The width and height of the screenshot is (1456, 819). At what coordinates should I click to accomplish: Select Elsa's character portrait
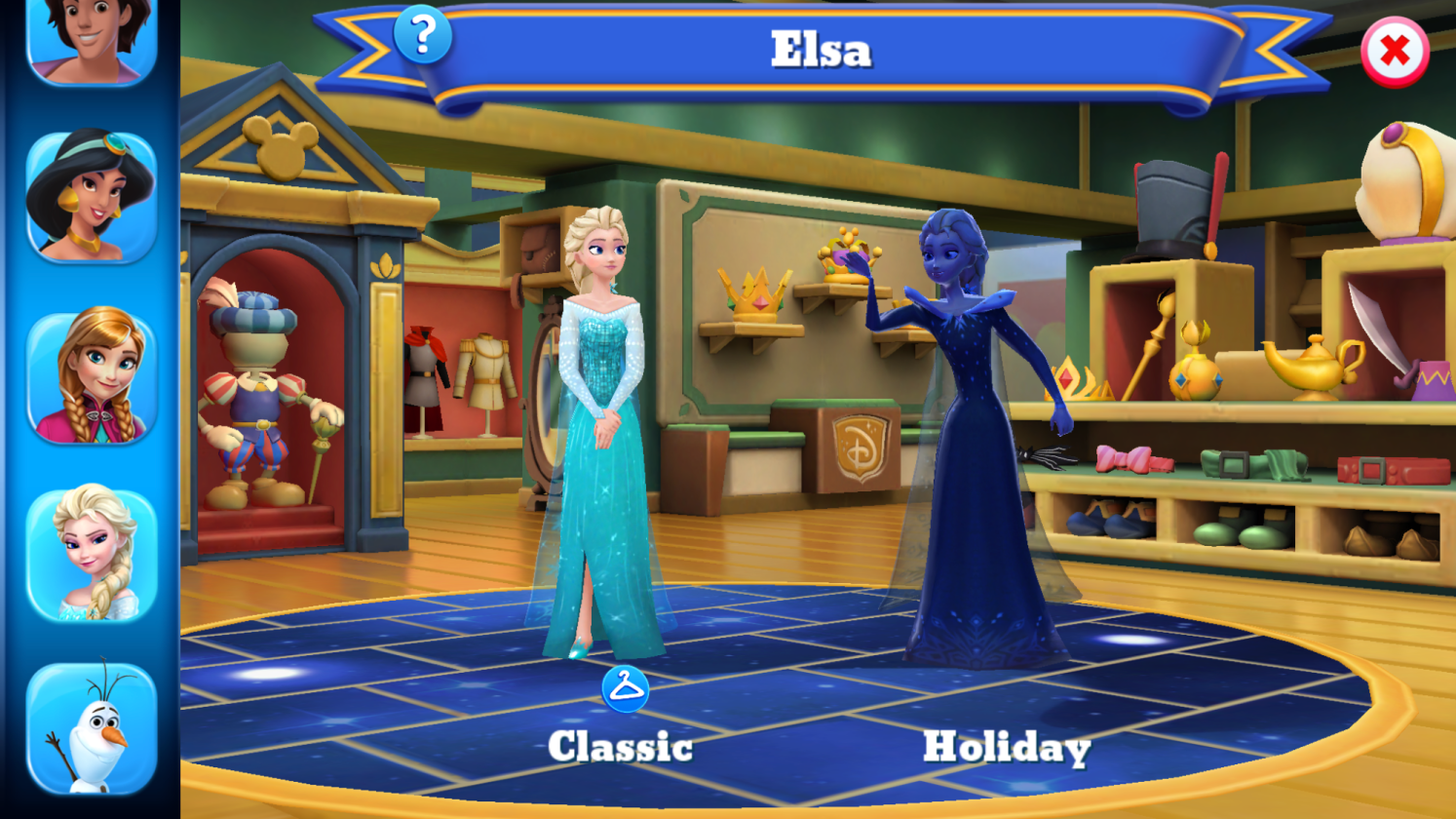tap(91, 554)
